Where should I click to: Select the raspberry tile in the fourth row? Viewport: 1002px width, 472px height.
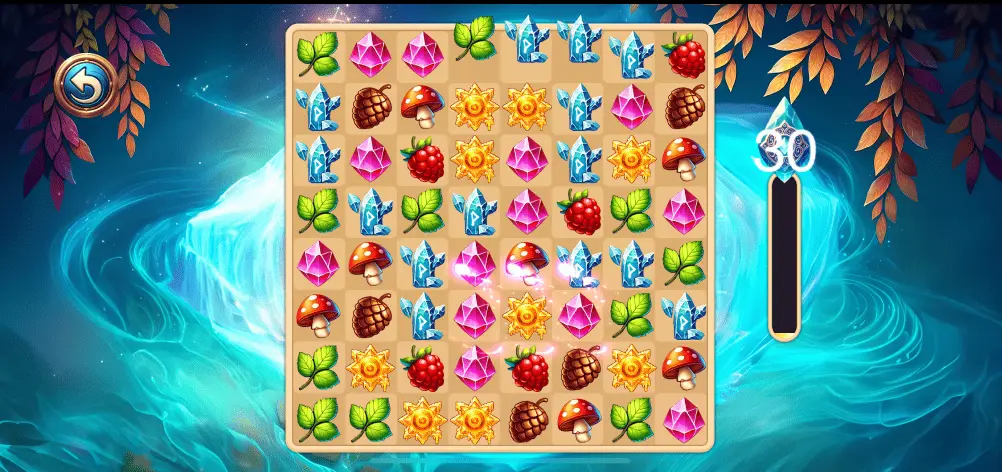(x=580, y=211)
